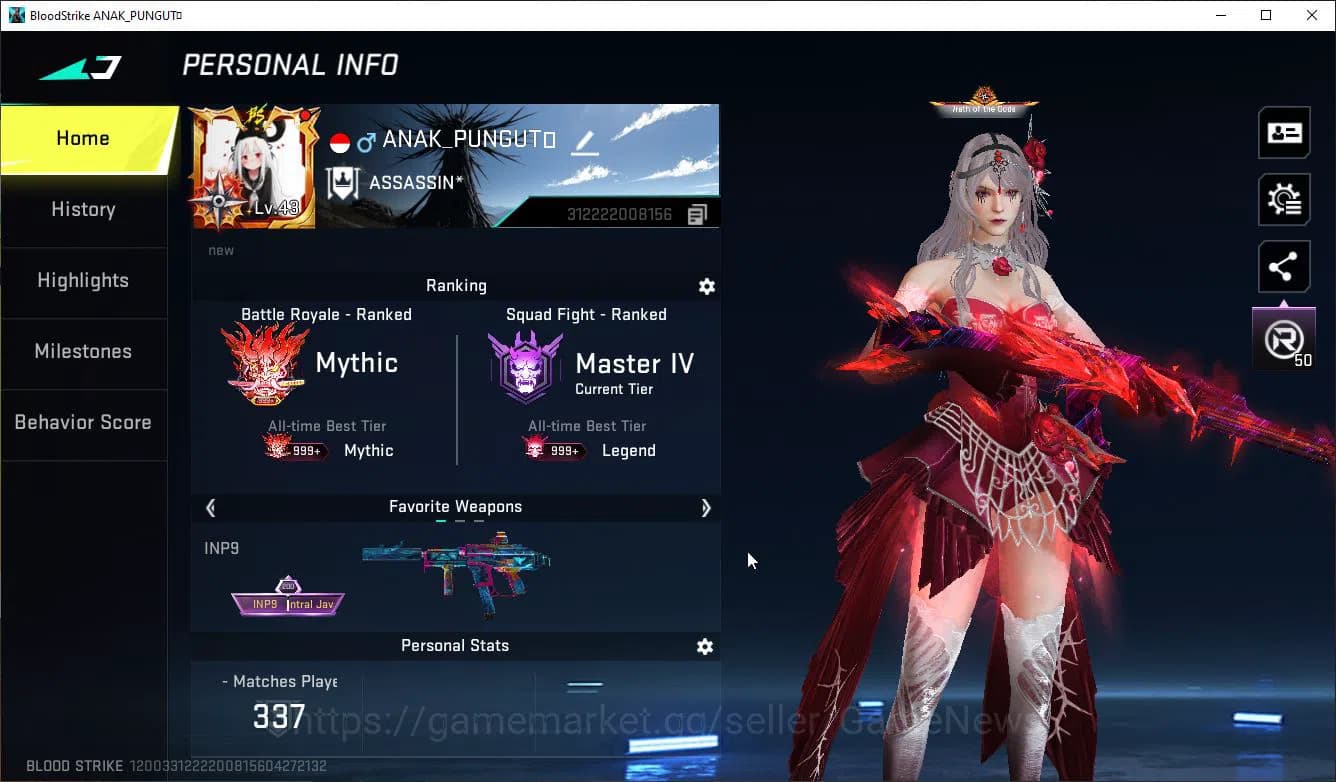The image size is (1336, 782).
Task: Click the Assassin title badge icon
Action: coord(344,182)
